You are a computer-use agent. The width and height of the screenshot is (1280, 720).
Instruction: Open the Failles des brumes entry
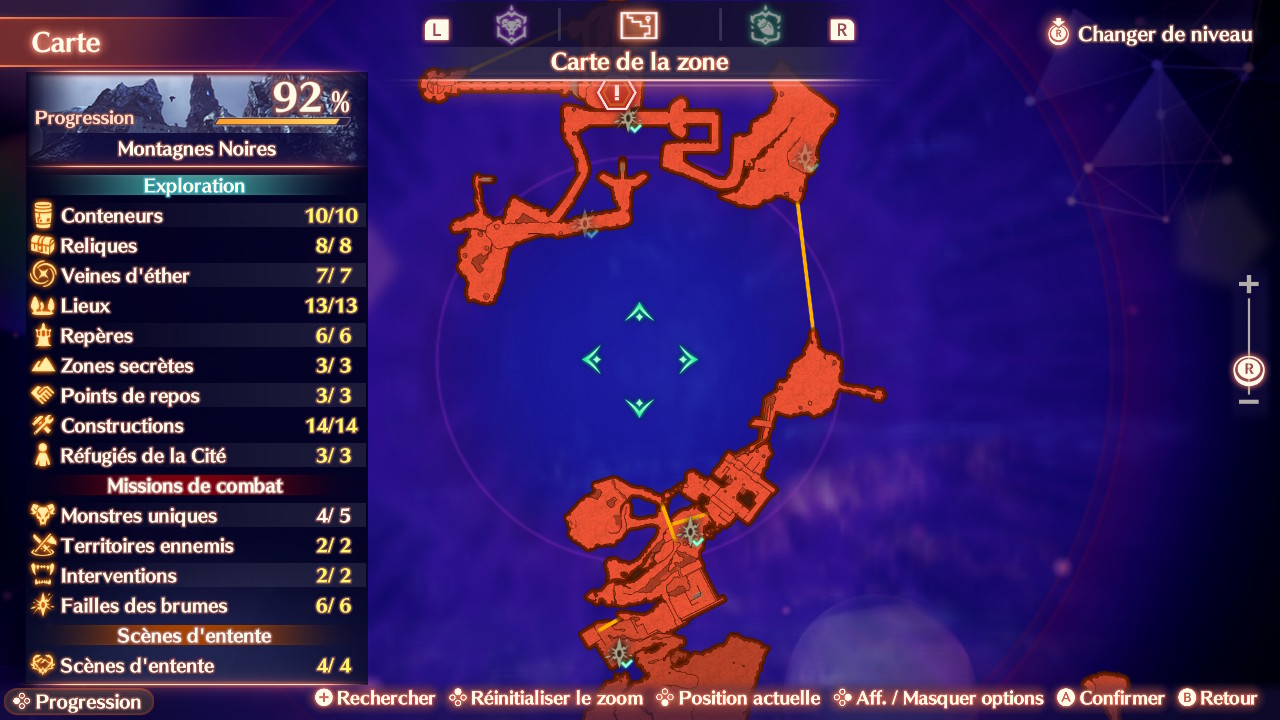(196, 605)
